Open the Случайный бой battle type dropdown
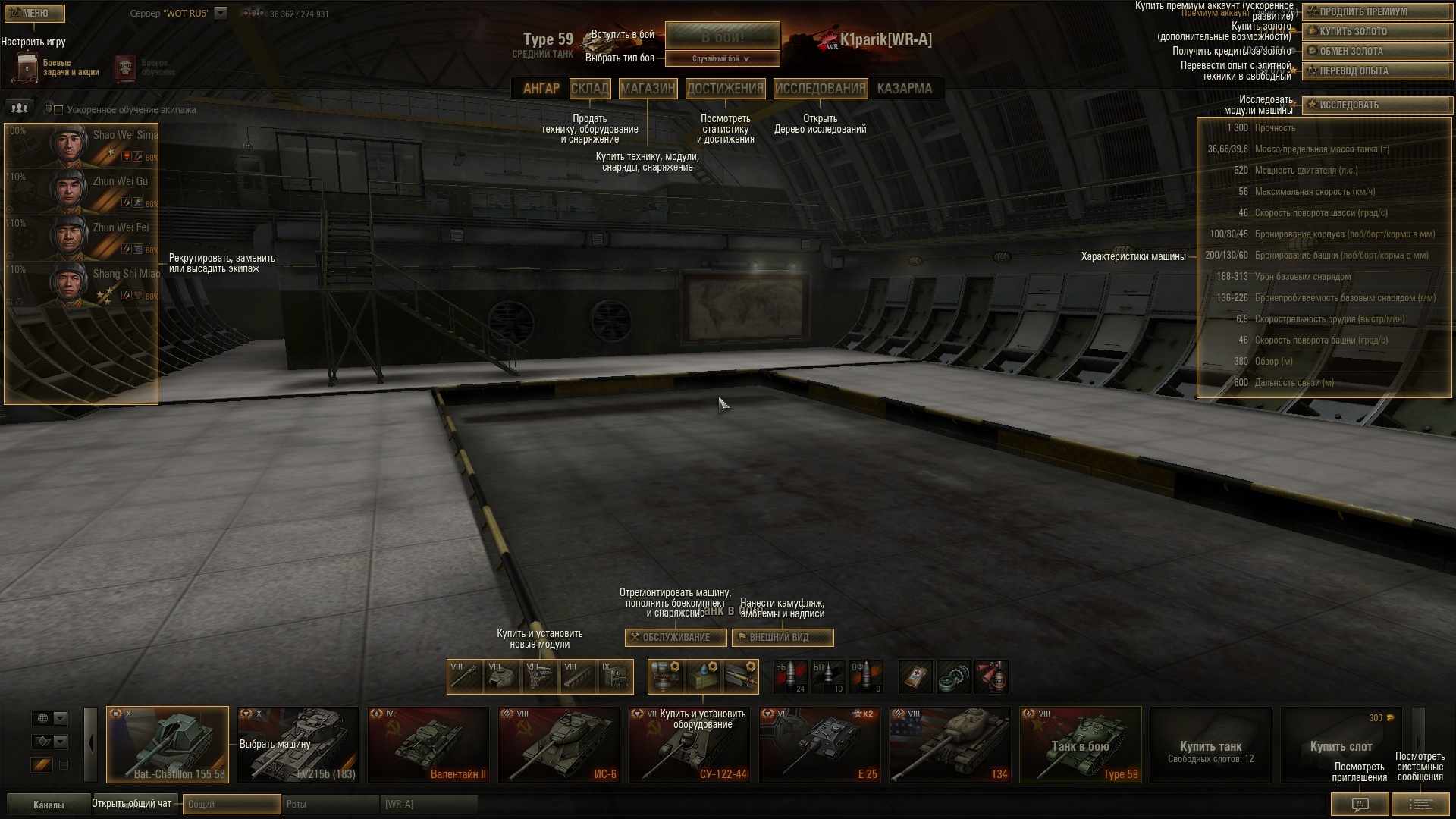Viewport: 1456px width, 819px height. point(722,58)
